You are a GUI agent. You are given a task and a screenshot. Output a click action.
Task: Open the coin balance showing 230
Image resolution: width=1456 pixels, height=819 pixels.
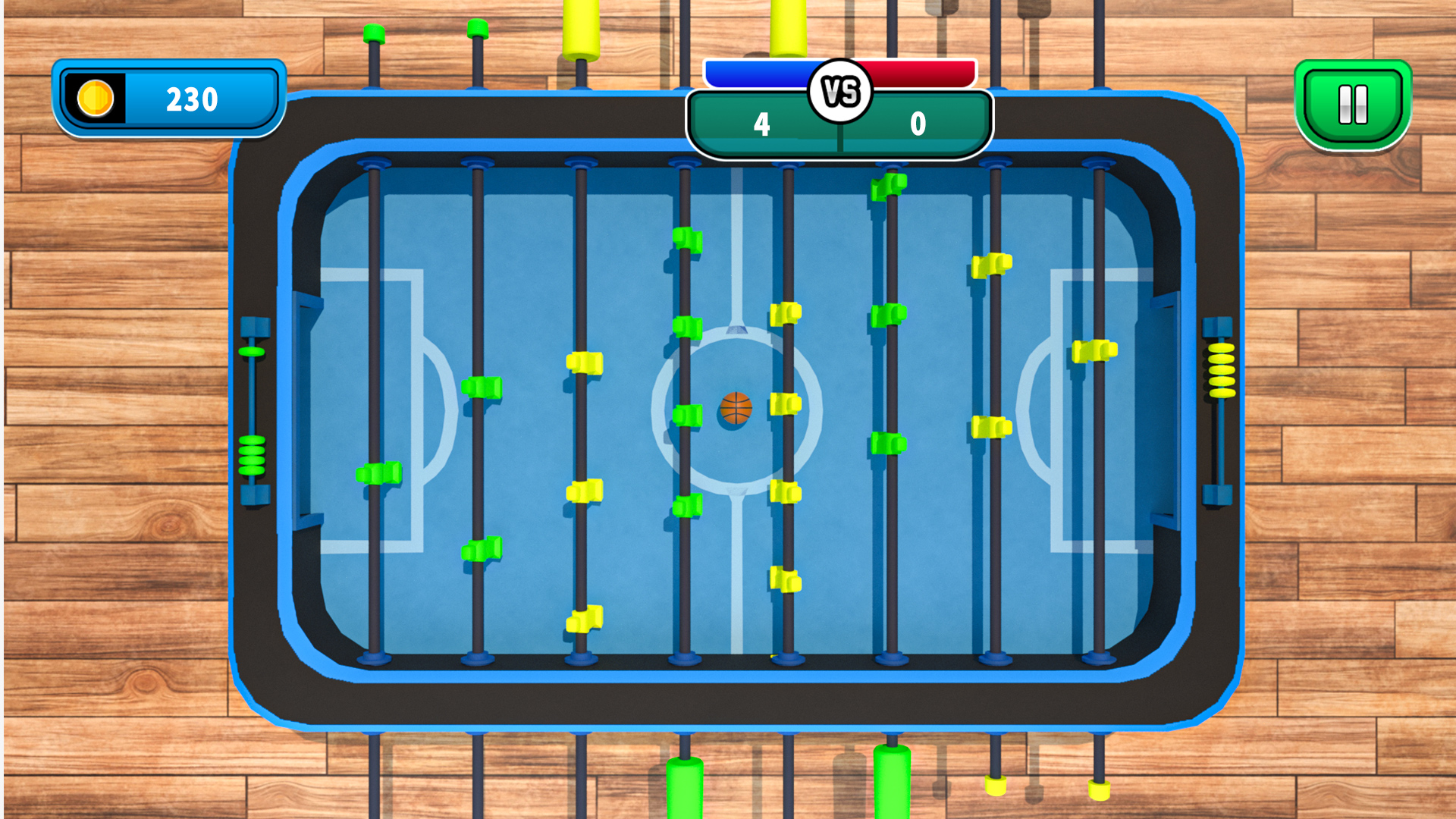[x=193, y=97]
